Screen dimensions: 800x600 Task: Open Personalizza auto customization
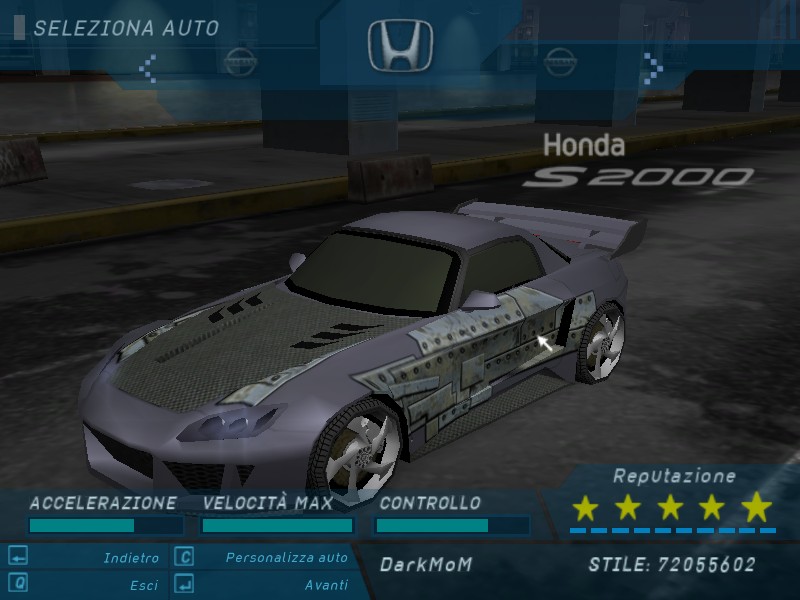pos(286,558)
